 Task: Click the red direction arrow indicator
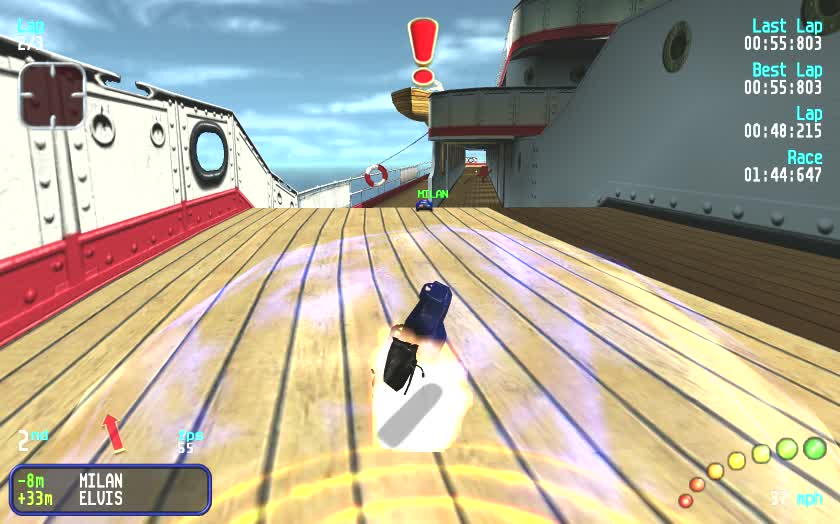(114, 432)
